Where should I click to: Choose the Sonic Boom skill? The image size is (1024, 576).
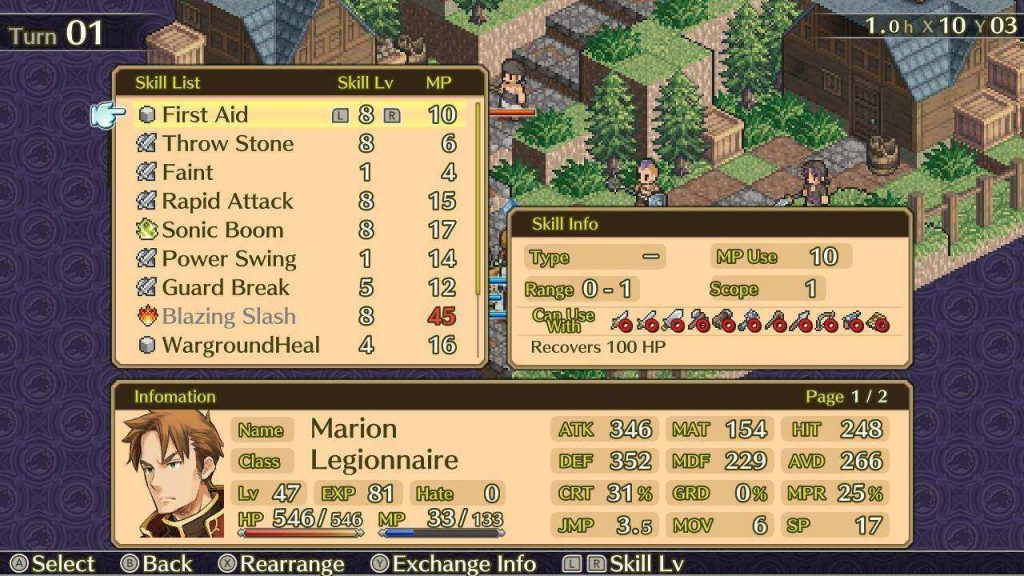click(222, 230)
